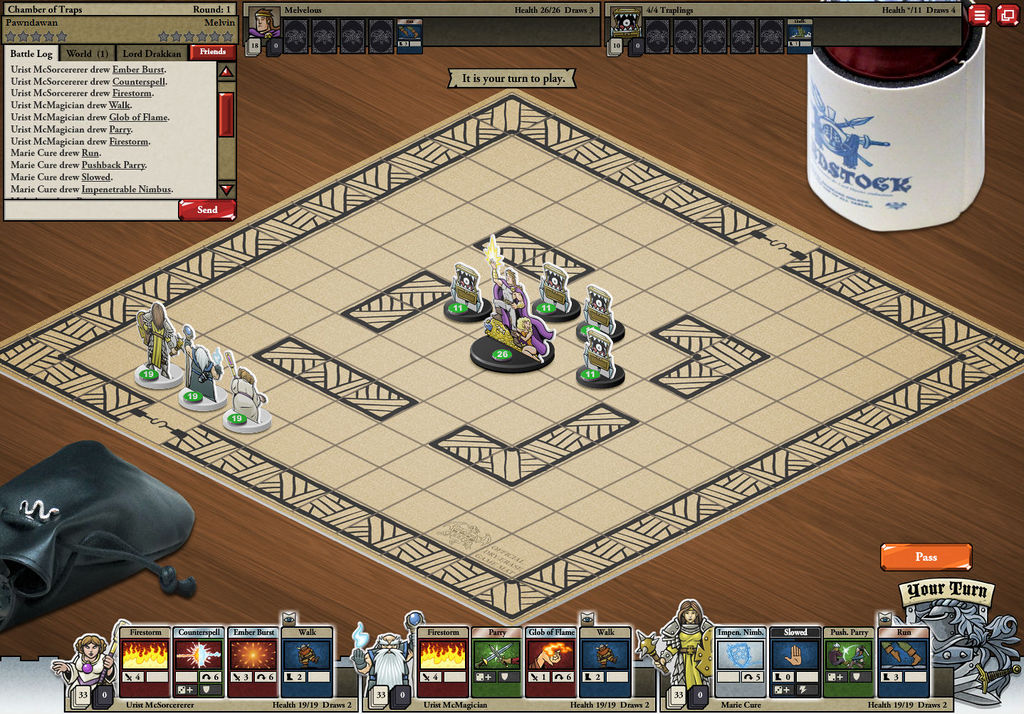This screenshot has height=714, width=1024.
Task: Open the red hamburger menu button
Action: tap(979, 14)
